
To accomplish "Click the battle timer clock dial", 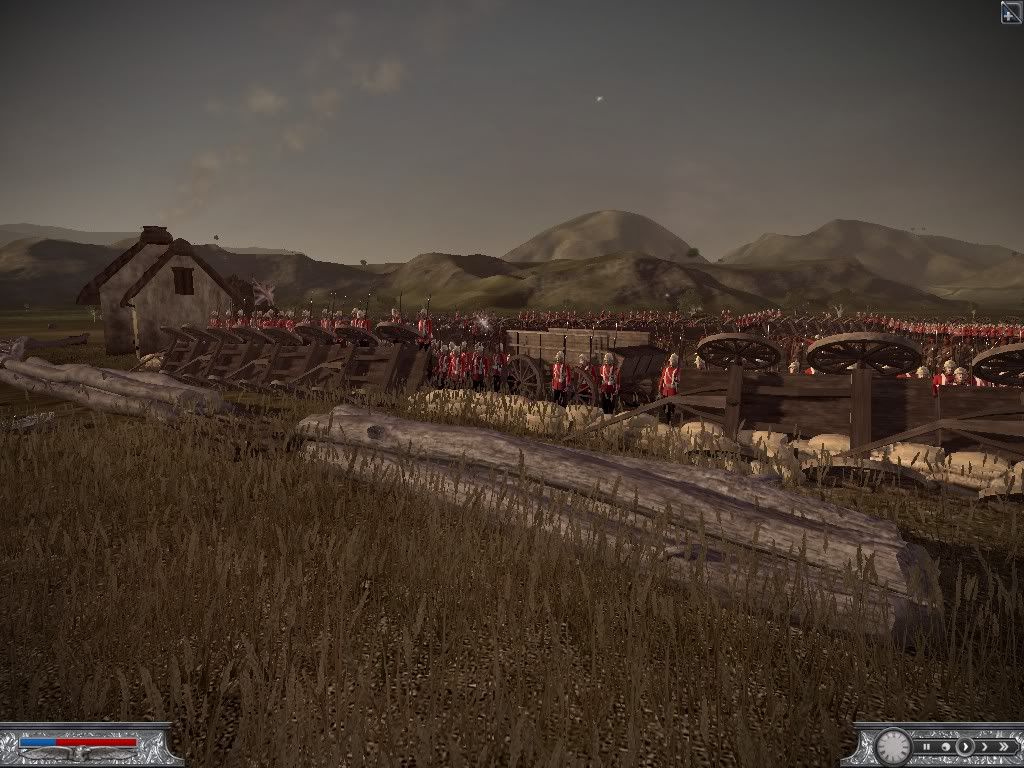I will click(x=893, y=747).
